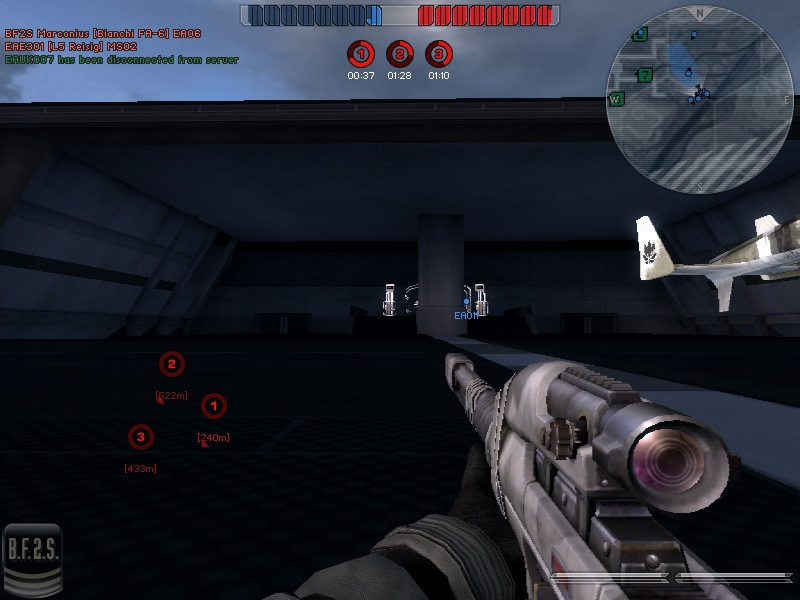This screenshot has width=800, height=600.
Task: Click the red objective 1 marker at 240m
Action: click(x=213, y=406)
